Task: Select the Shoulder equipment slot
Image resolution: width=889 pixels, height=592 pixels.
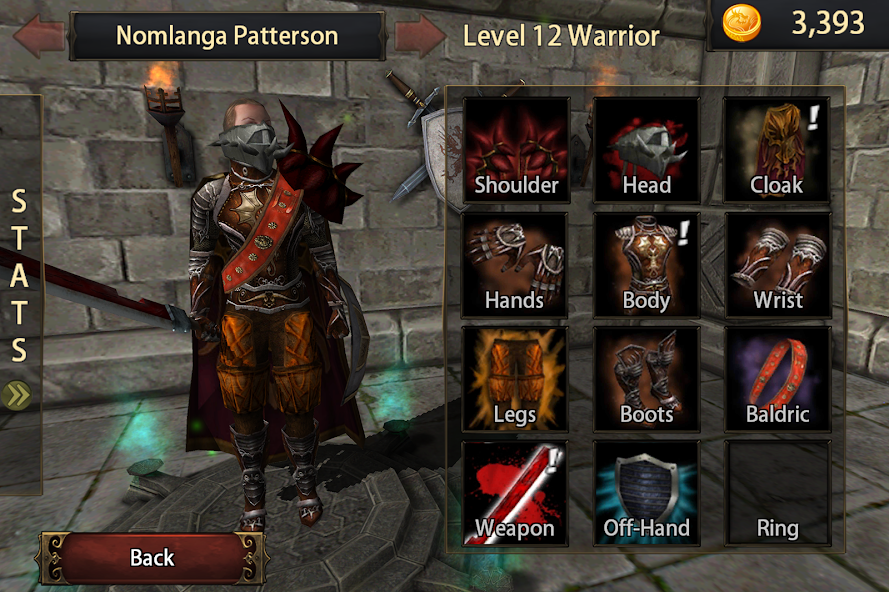Action: click(x=516, y=150)
